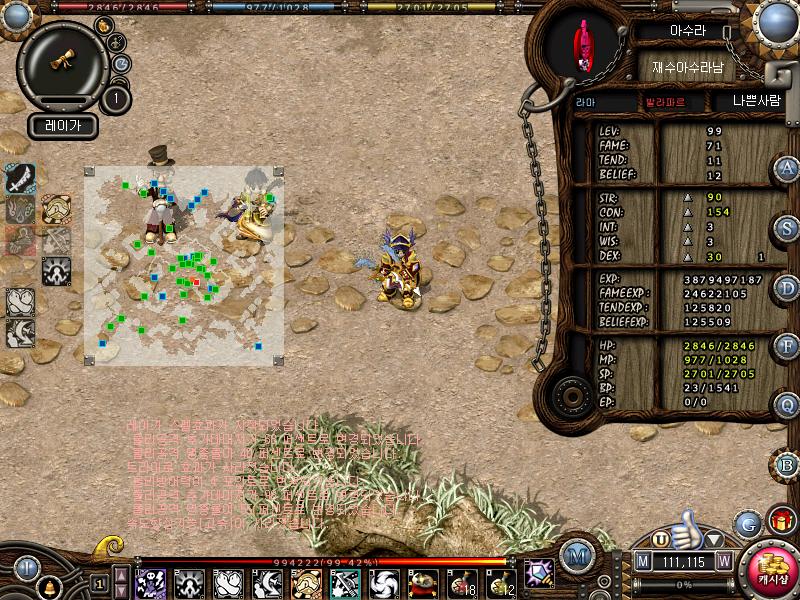The width and height of the screenshot is (800, 600).
Task: Click the round G button near the gift box
Action: click(x=747, y=523)
